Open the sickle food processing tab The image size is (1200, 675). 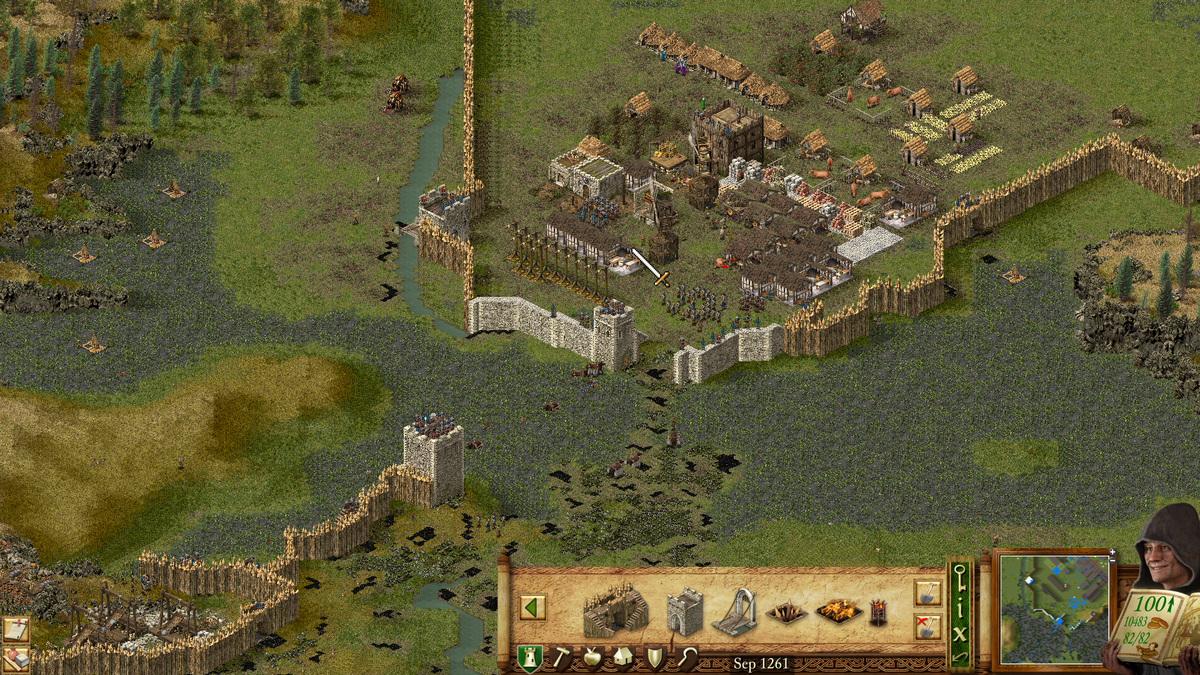[684, 658]
